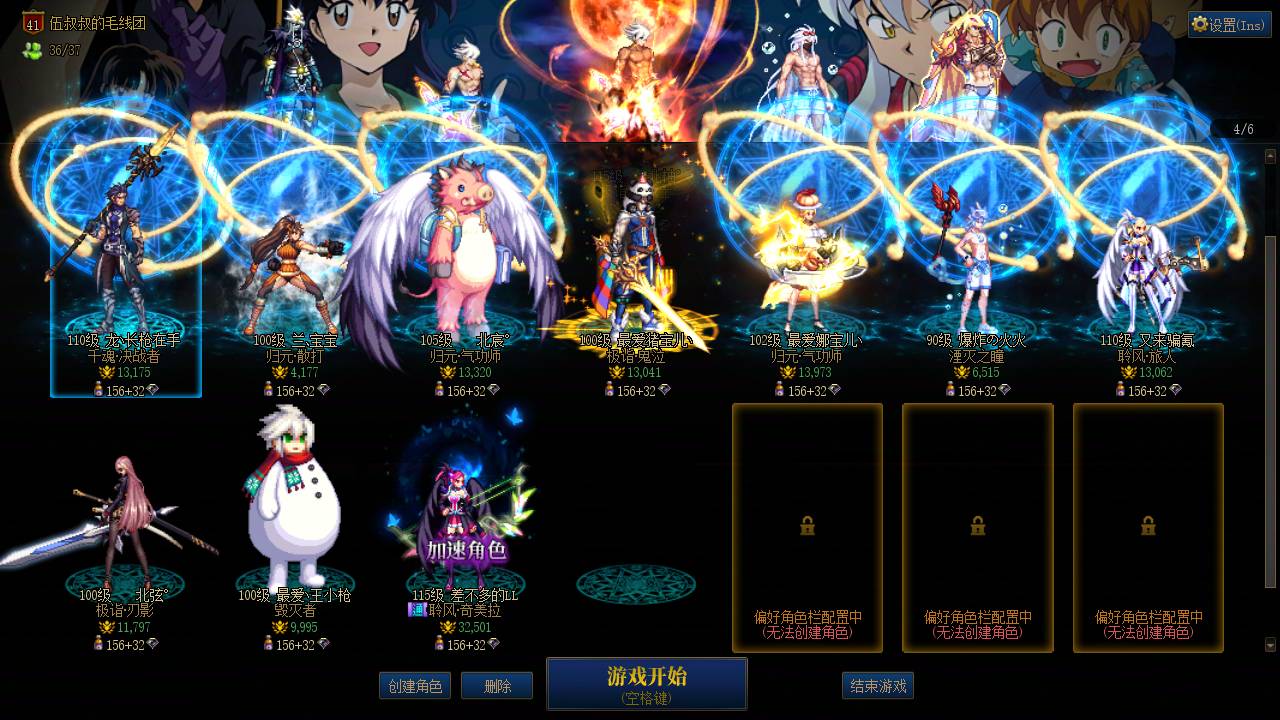Click the 删除 delete button
Viewport: 1280px width, 720px height.
[x=497, y=686]
